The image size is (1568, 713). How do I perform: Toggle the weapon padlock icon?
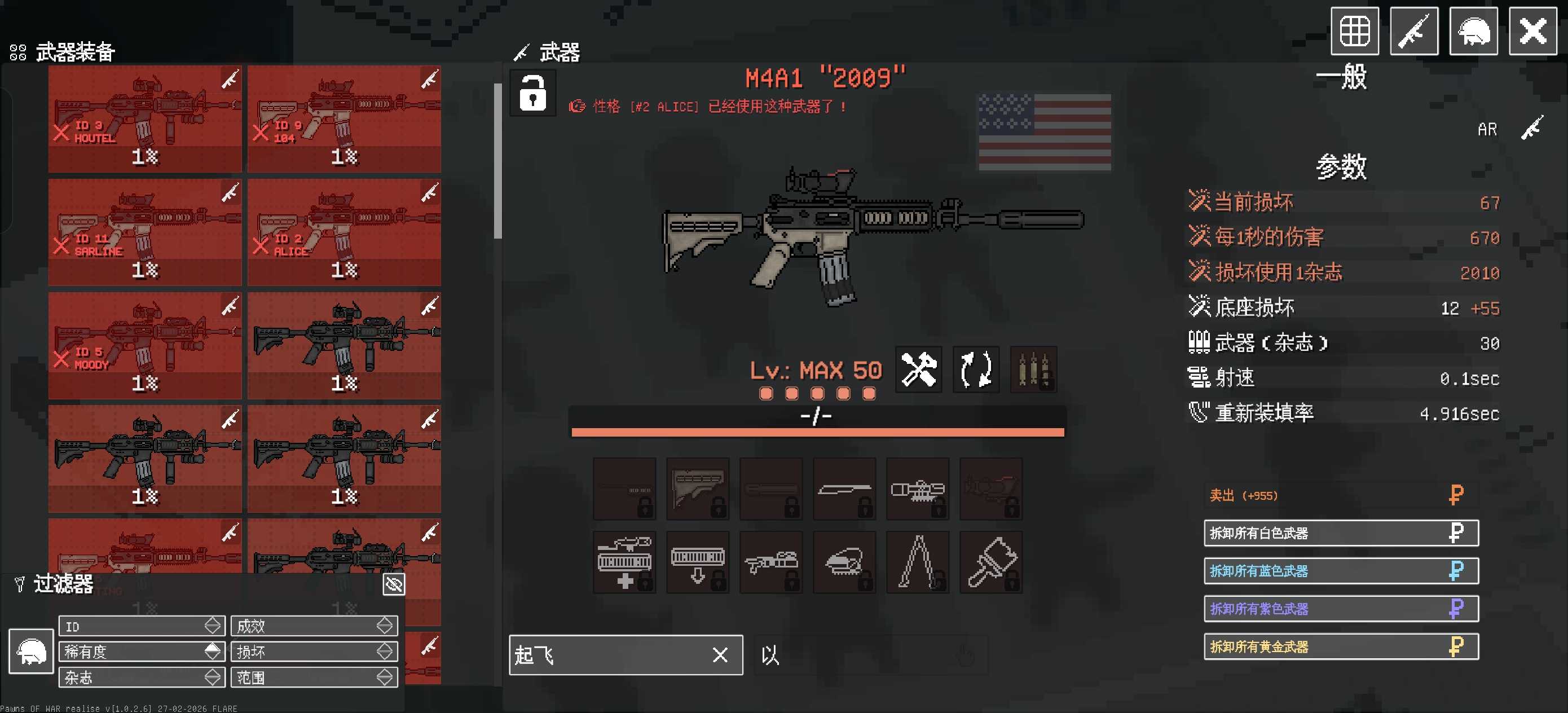(532, 93)
